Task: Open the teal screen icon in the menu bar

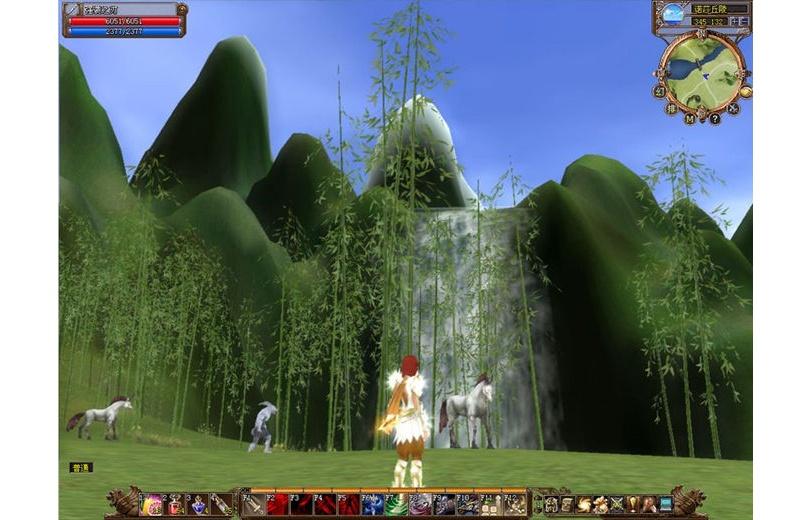Action: click(x=666, y=504)
